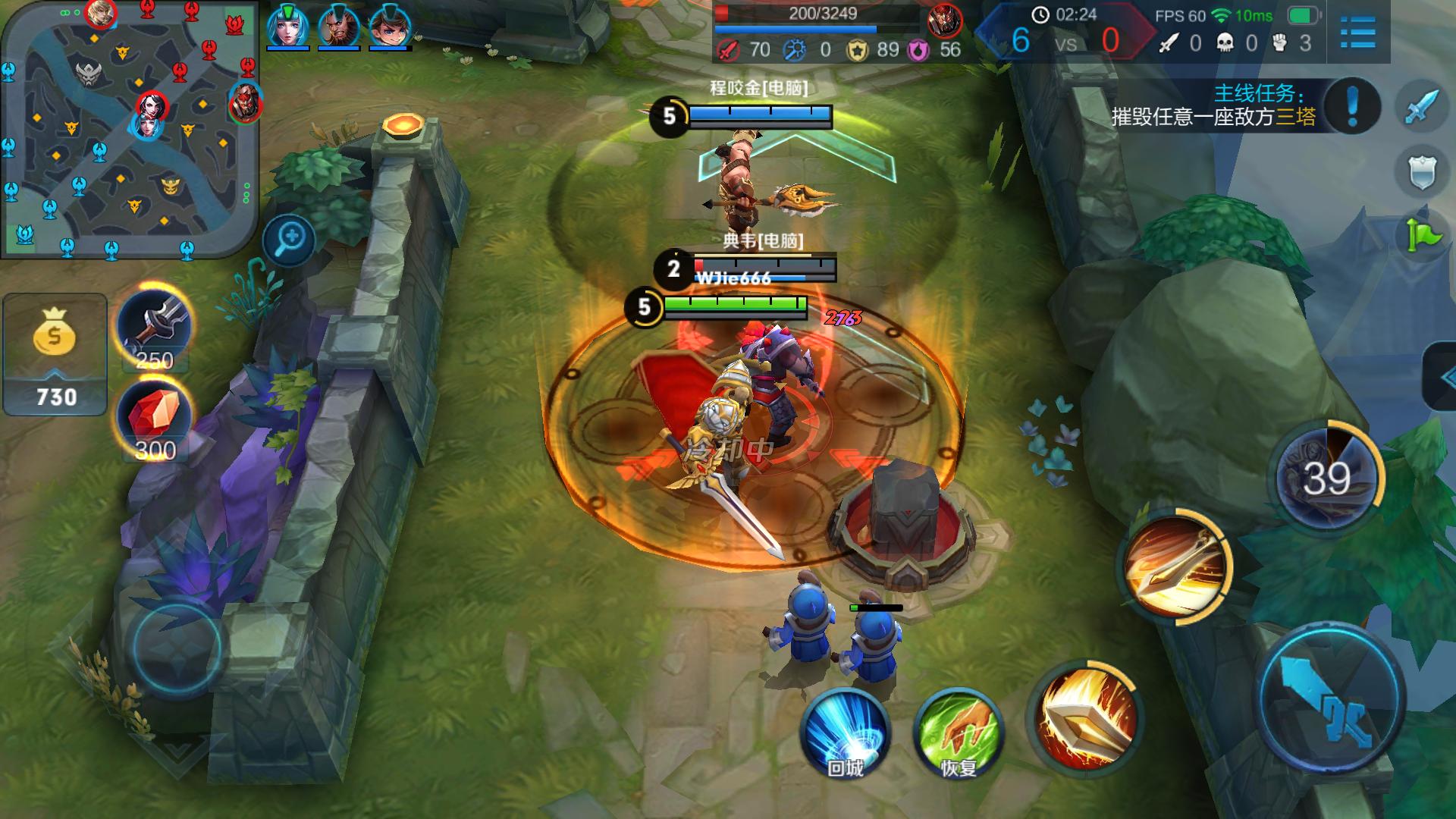Select the enemy hero portrait atop HUD
The height and width of the screenshot is (819, 1456).
click(x=945, y=20)
